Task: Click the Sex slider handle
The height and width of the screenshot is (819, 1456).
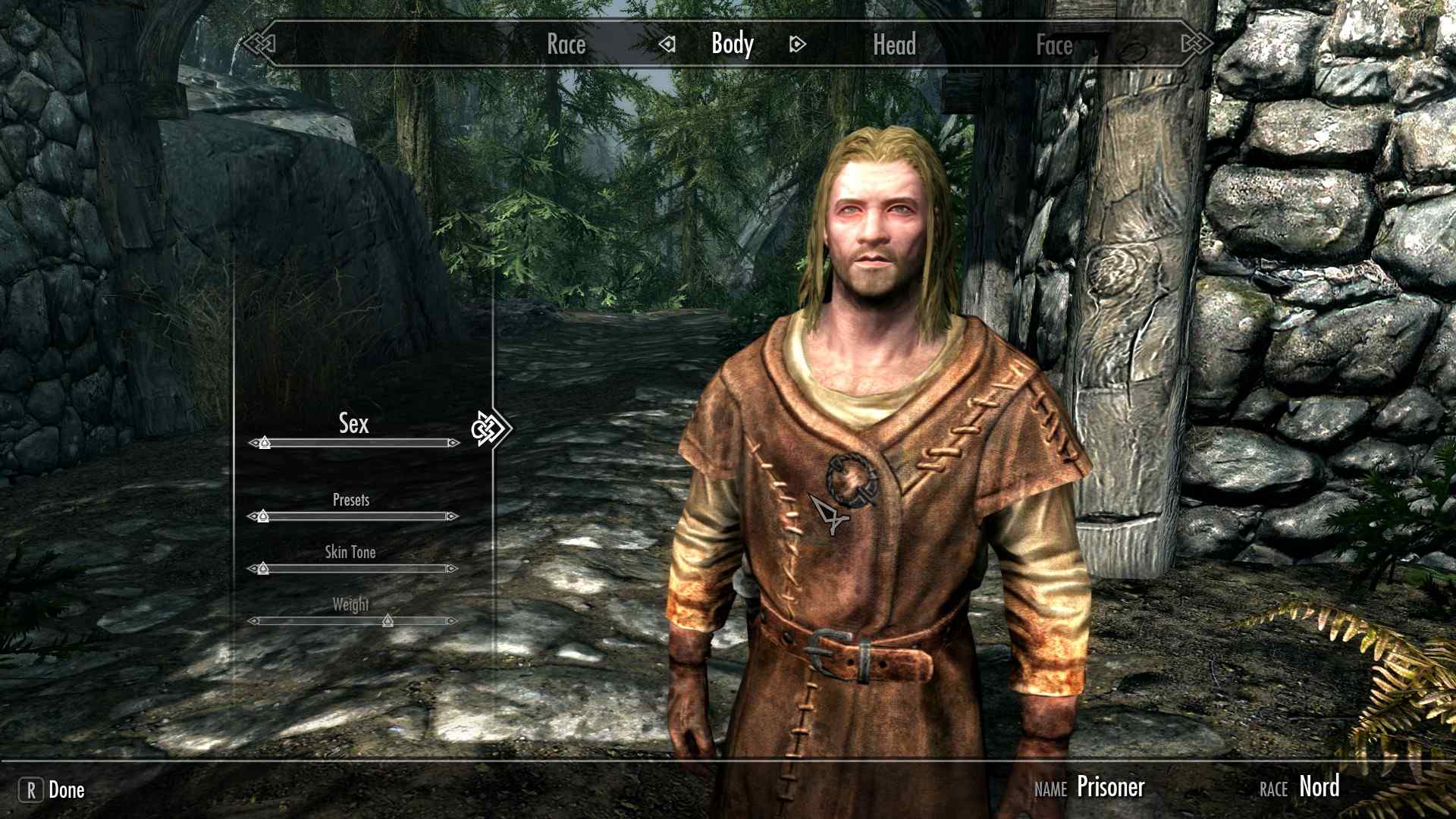Action: (x=264, y=442)
